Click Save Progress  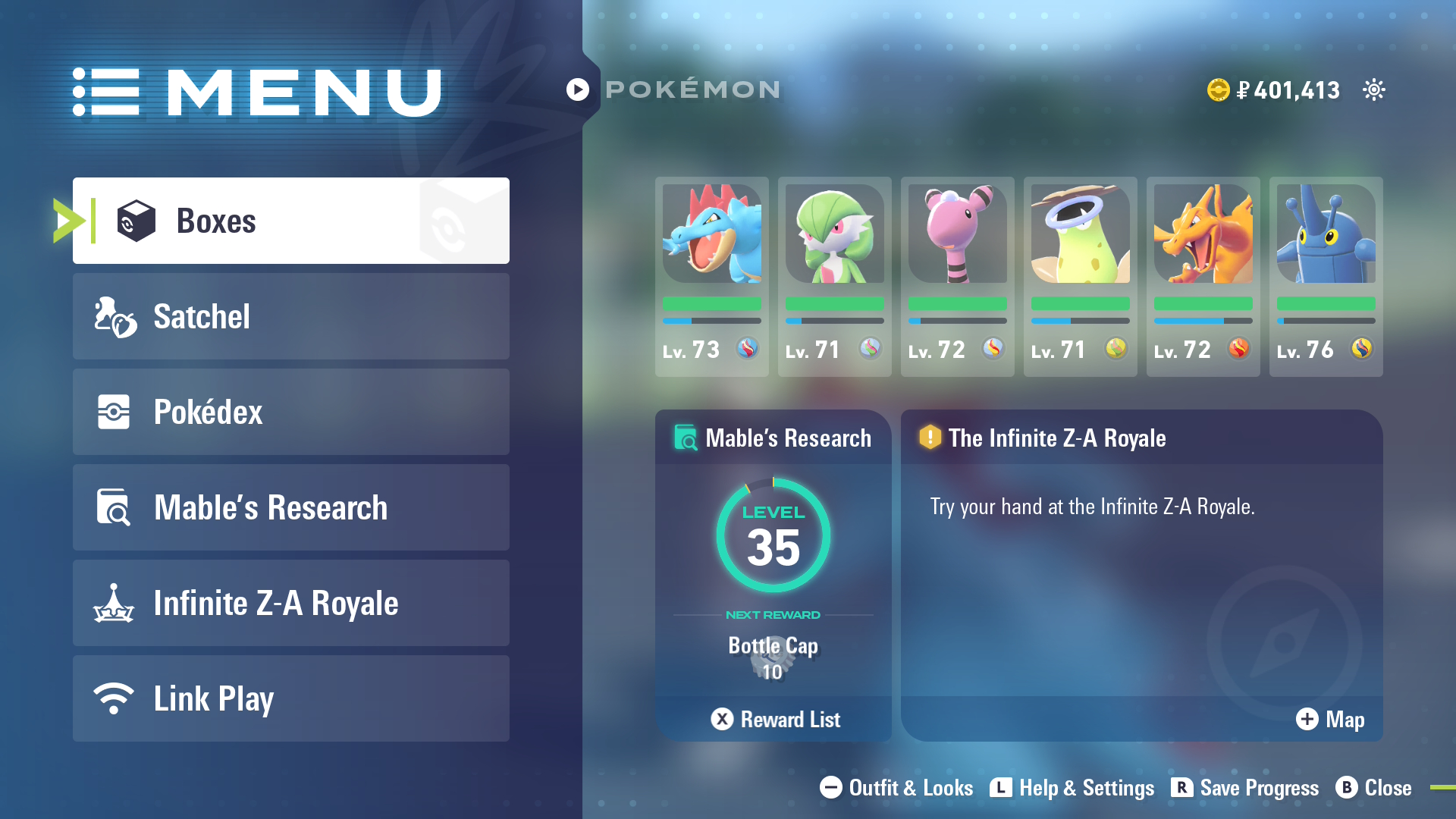(1244, 788)
